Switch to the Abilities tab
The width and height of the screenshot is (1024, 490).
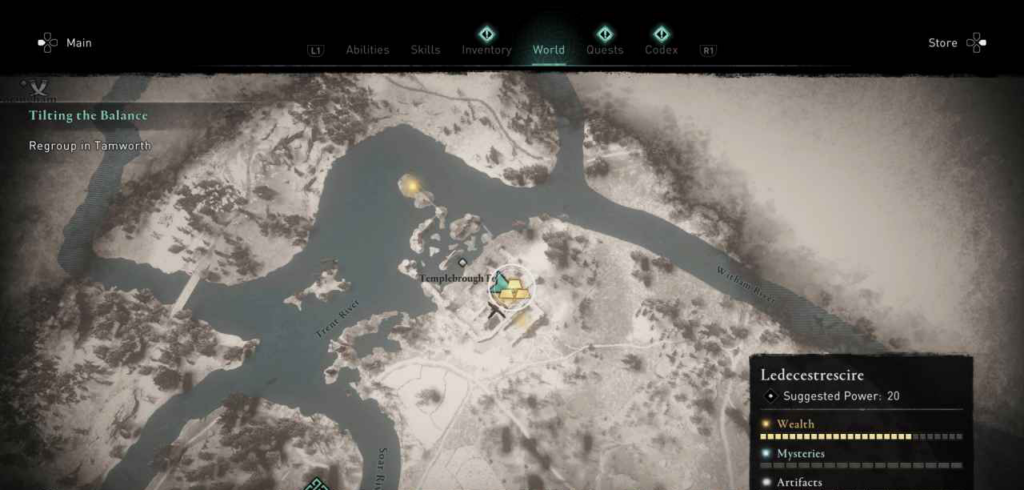point(368,50)
